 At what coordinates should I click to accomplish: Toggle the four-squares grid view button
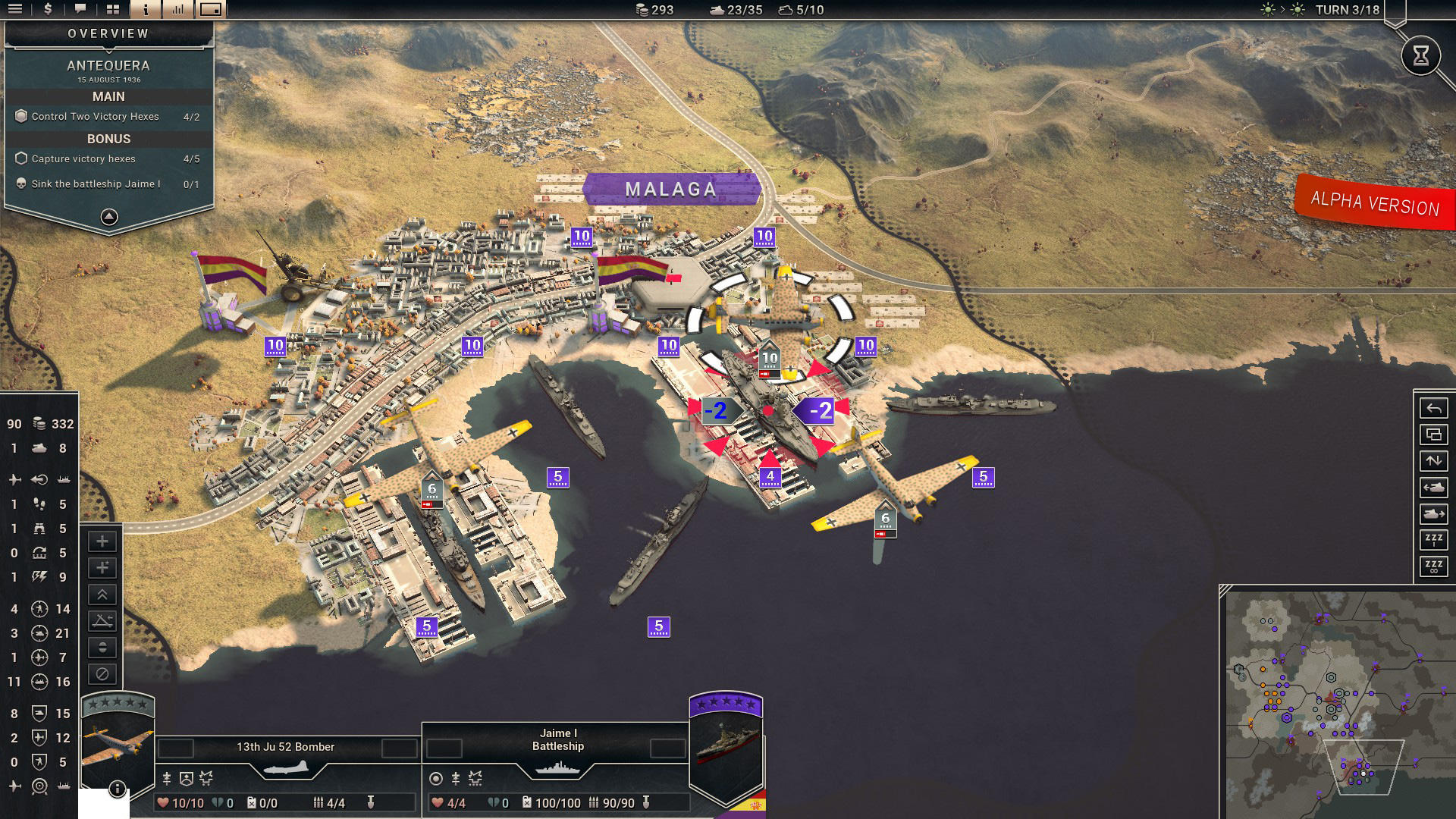click(113, 9)
